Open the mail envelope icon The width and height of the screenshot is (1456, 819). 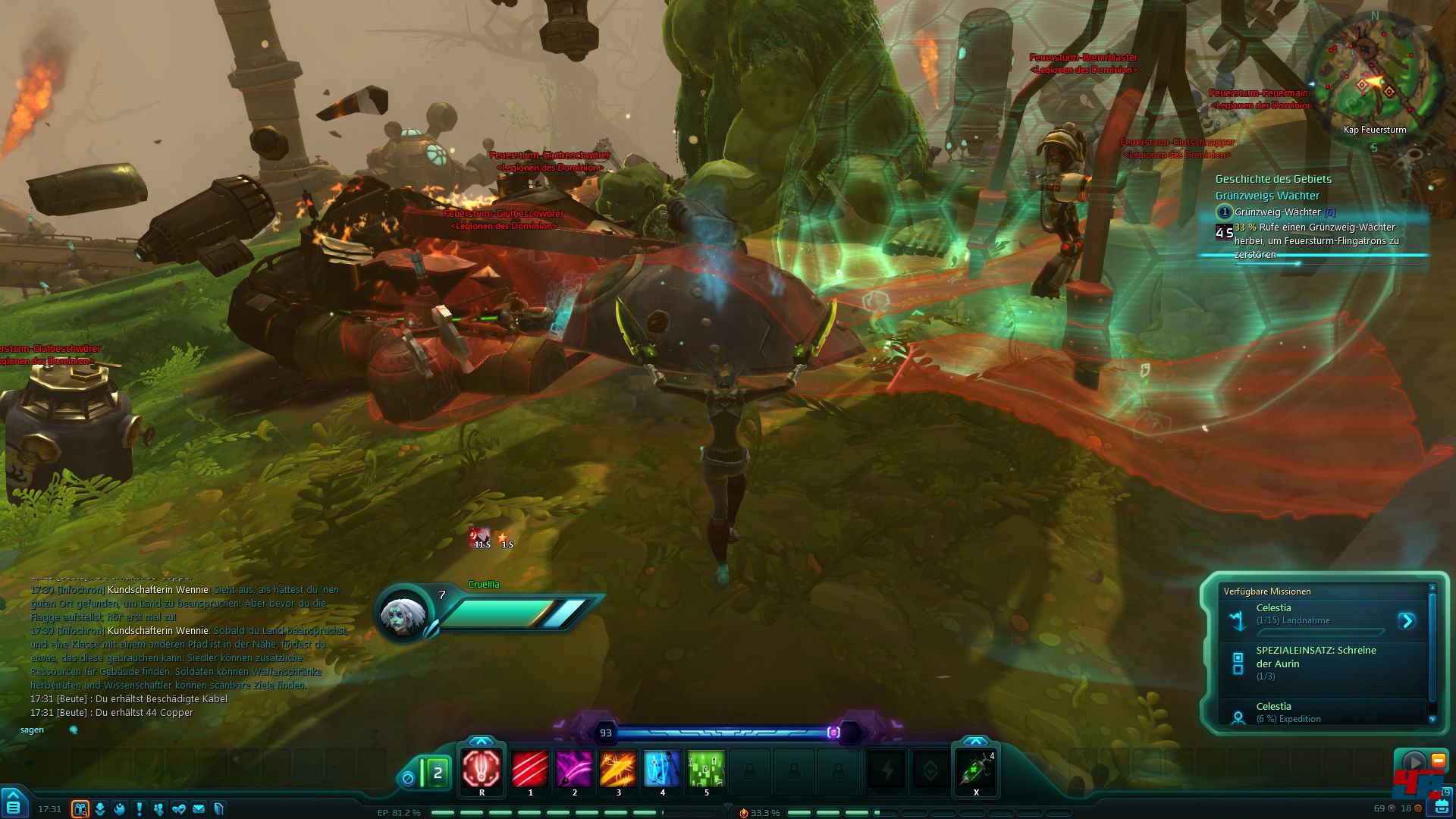coord(199,809)
